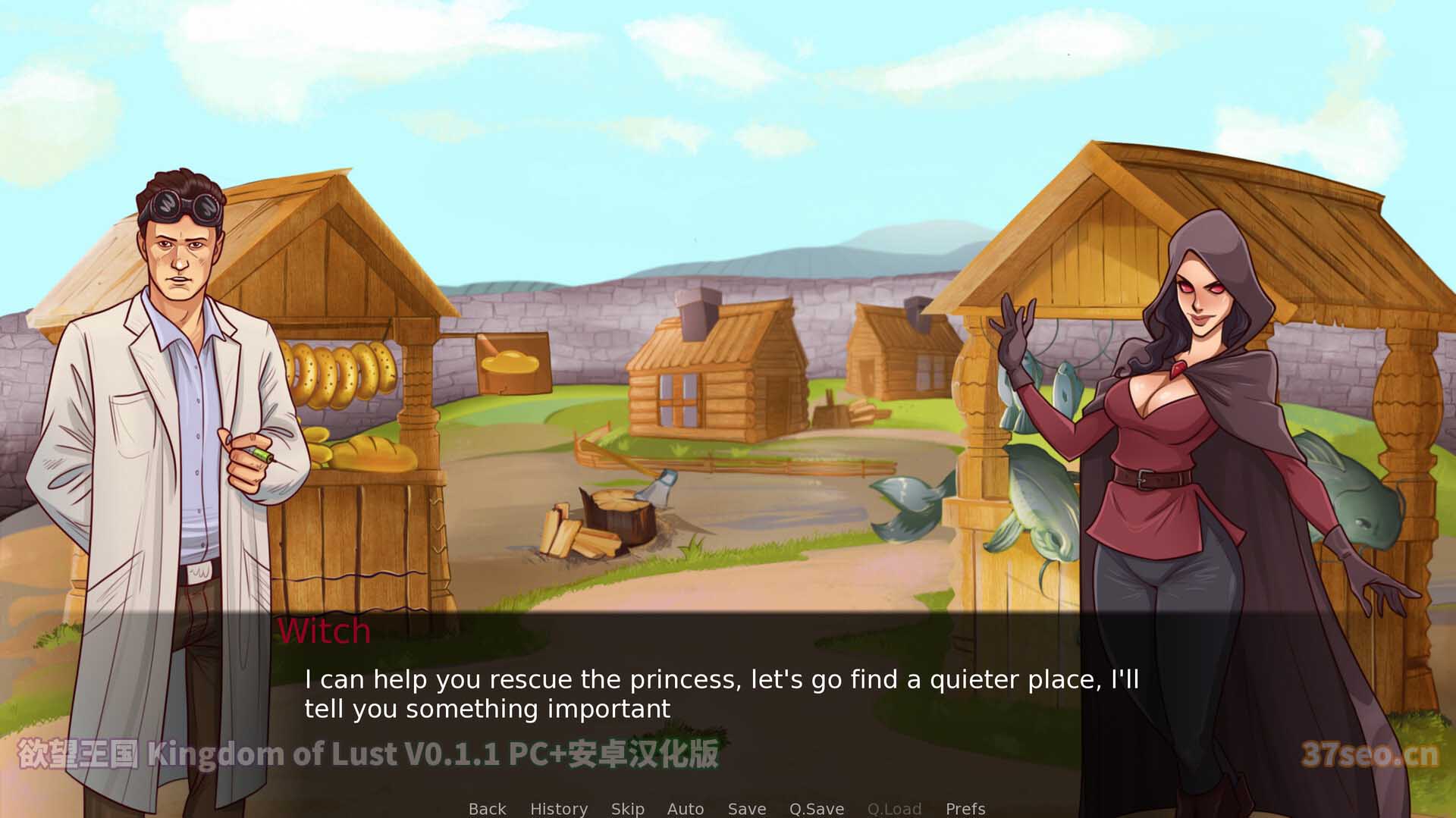Enable Skip mode to fast-forward text
Viewport: 1456px width, 818px height.
tap(627, 808)
